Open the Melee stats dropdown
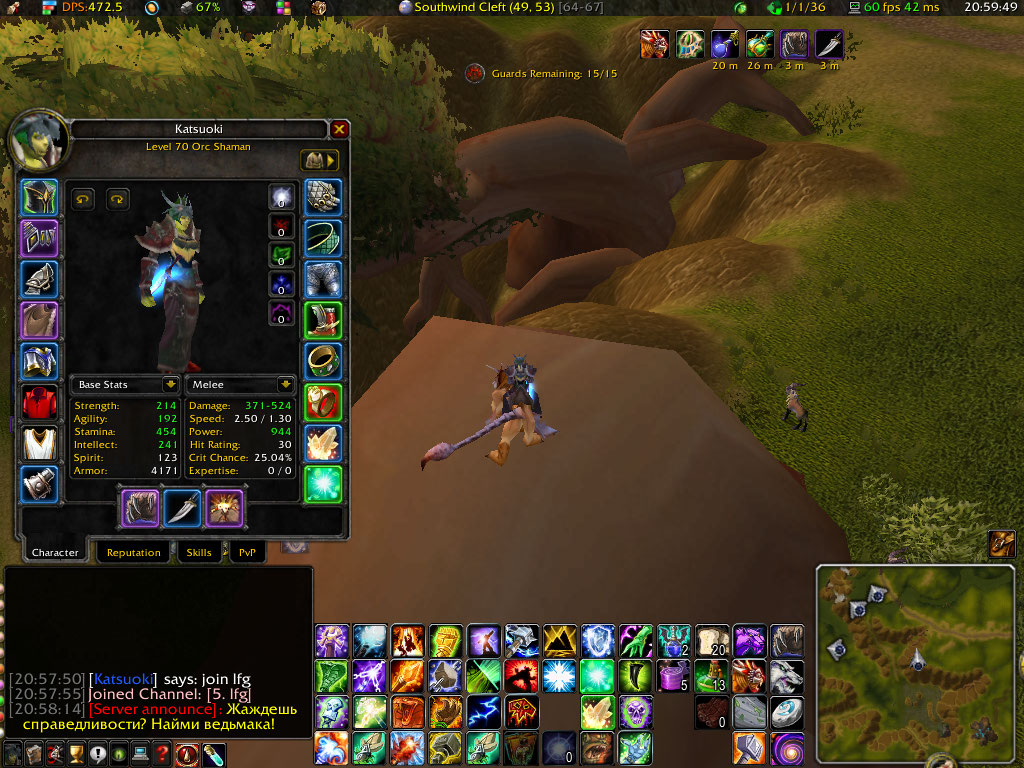 tap(285, 384)
